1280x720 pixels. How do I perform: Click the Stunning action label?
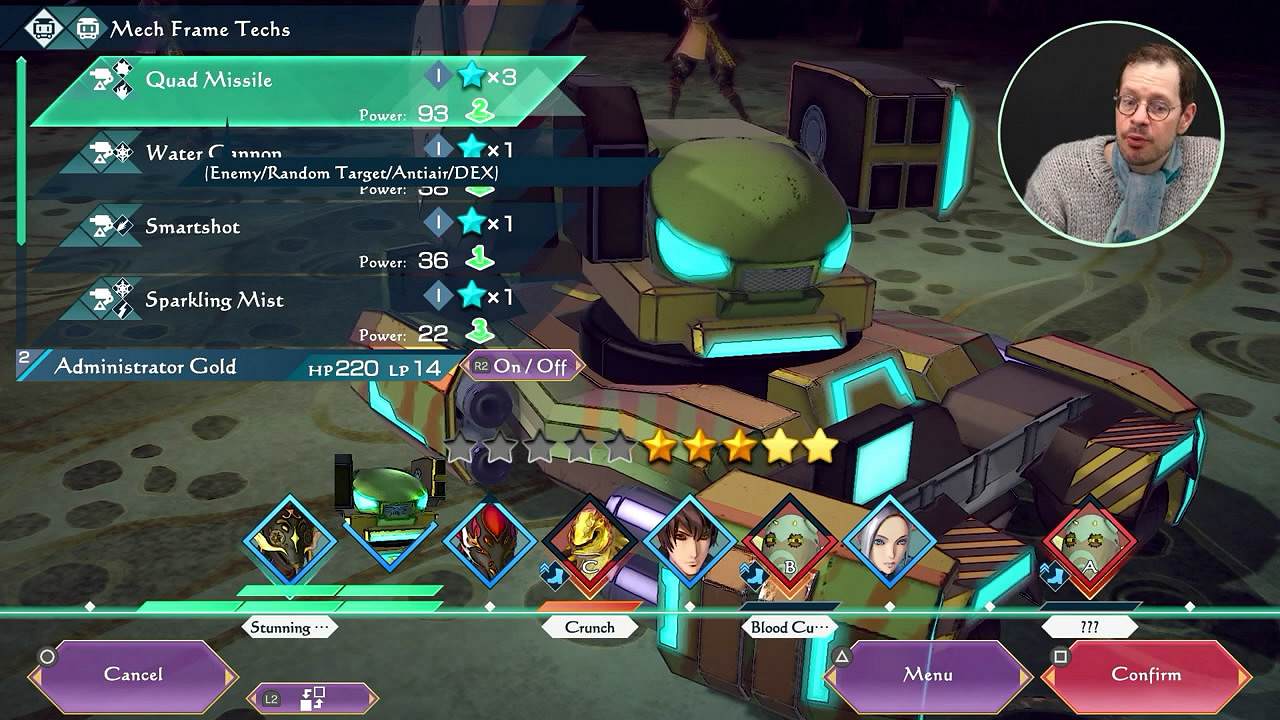(288, 628)
